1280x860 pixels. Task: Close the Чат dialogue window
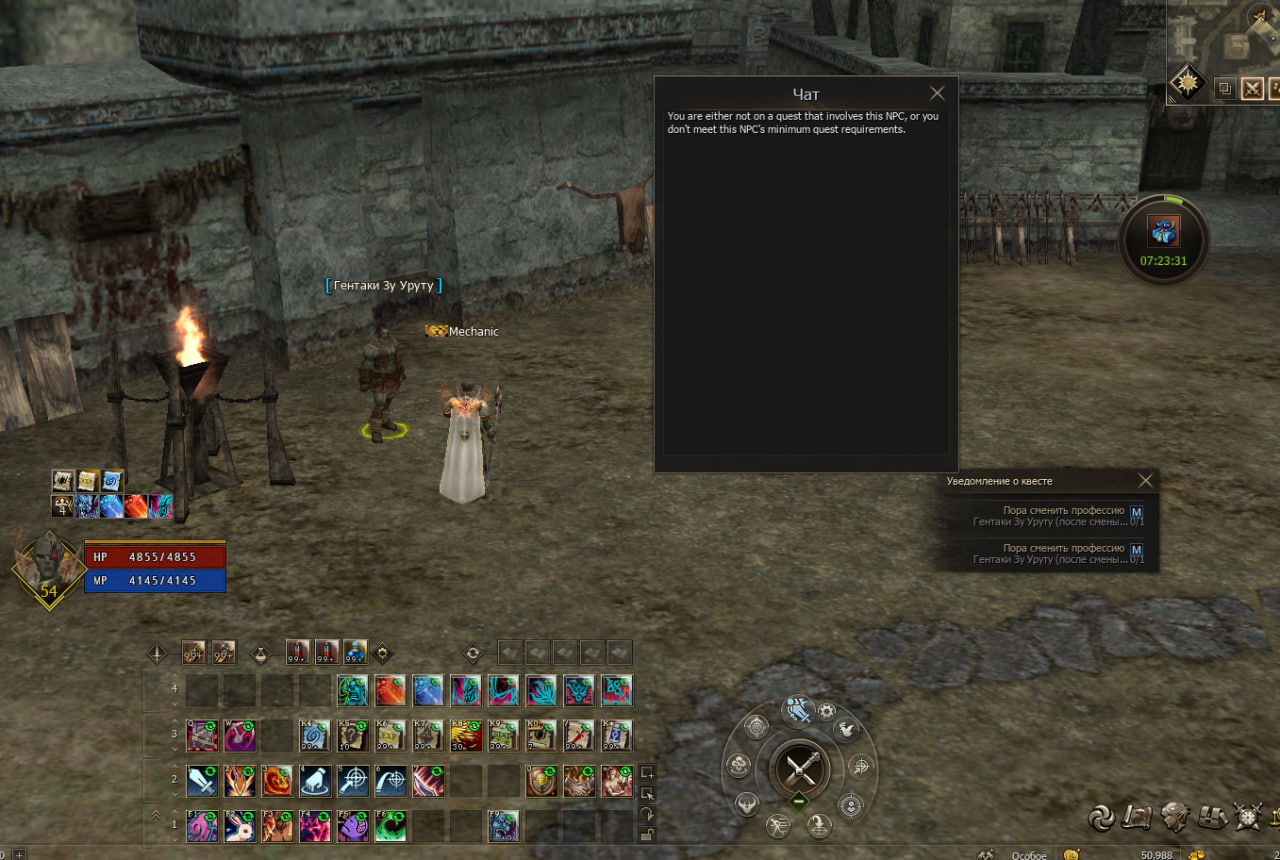[x=936, y=94]
